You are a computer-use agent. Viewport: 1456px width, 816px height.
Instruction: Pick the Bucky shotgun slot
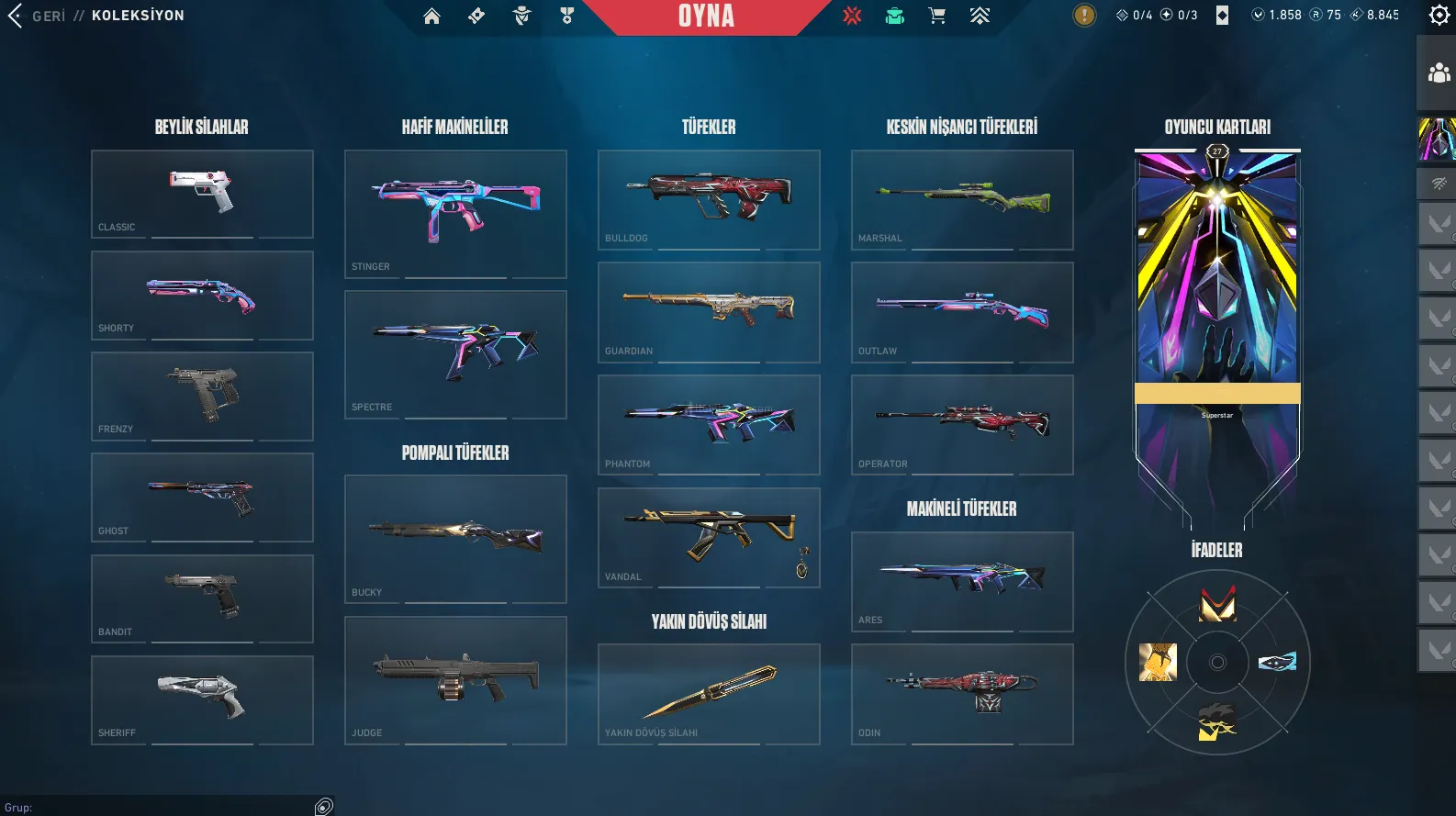(x=455, y=539)
